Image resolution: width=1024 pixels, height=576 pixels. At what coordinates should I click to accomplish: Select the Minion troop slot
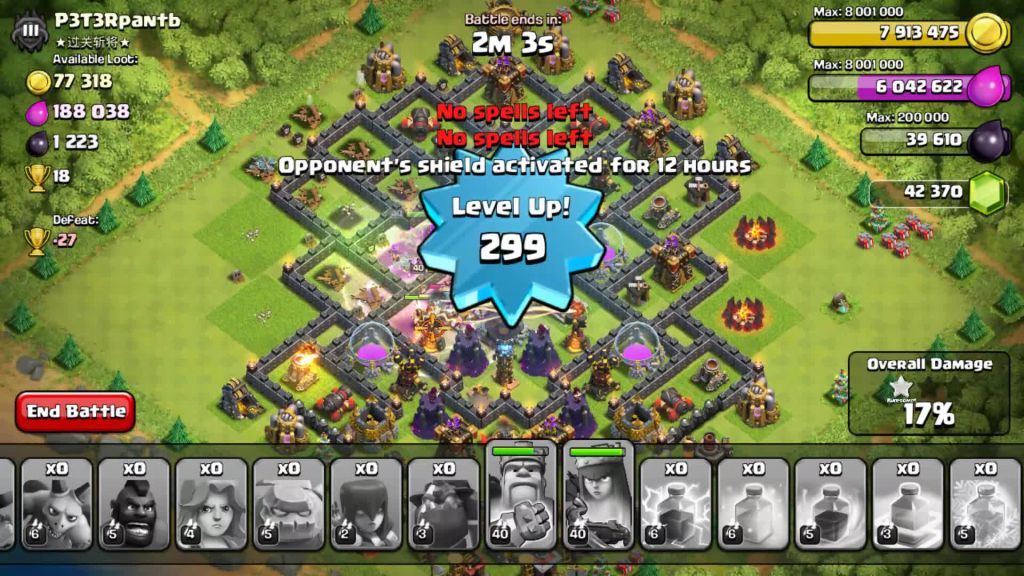57,504
